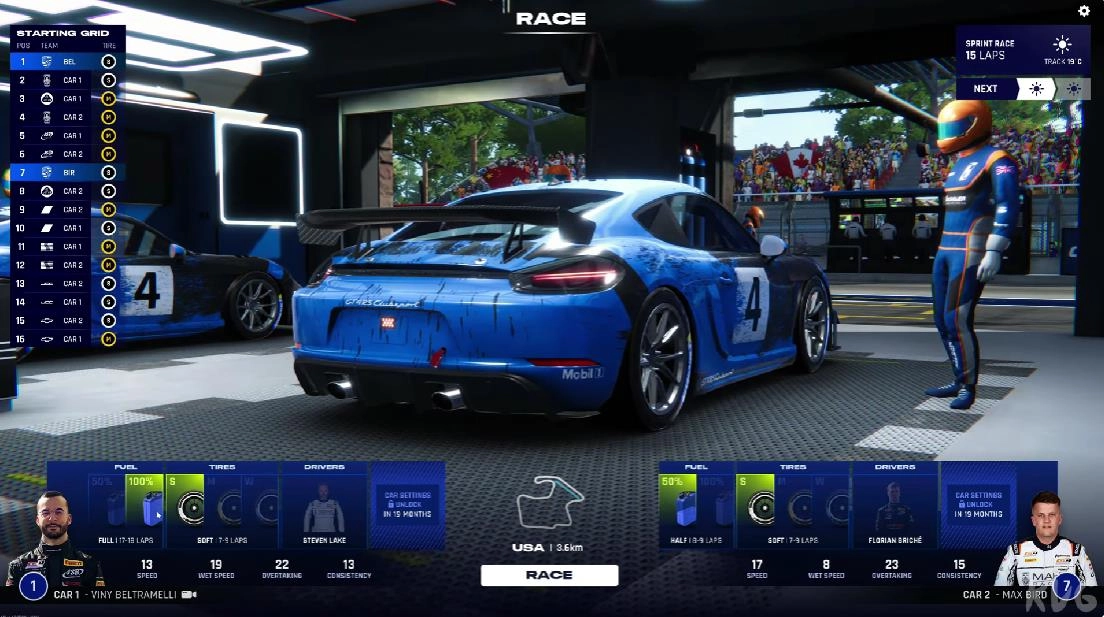Choose 100% fuel for Car 1
The width and height of the screenshot is (1104, 617).
point(146,499)
